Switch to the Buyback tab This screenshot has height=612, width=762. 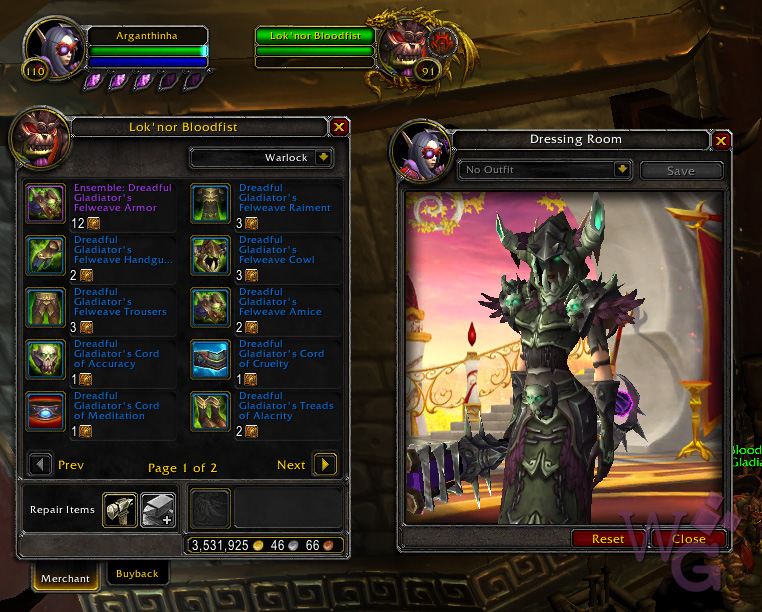[x=137, y=574]
